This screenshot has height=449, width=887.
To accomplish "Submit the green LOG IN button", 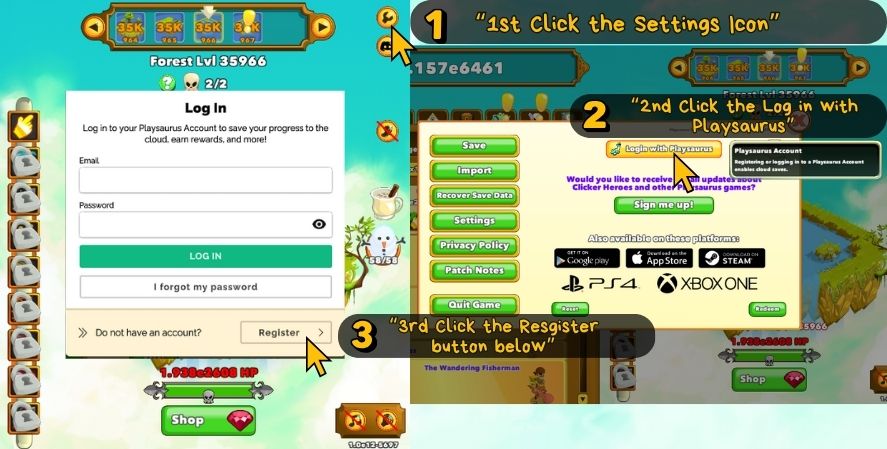I will pos(205,256).
